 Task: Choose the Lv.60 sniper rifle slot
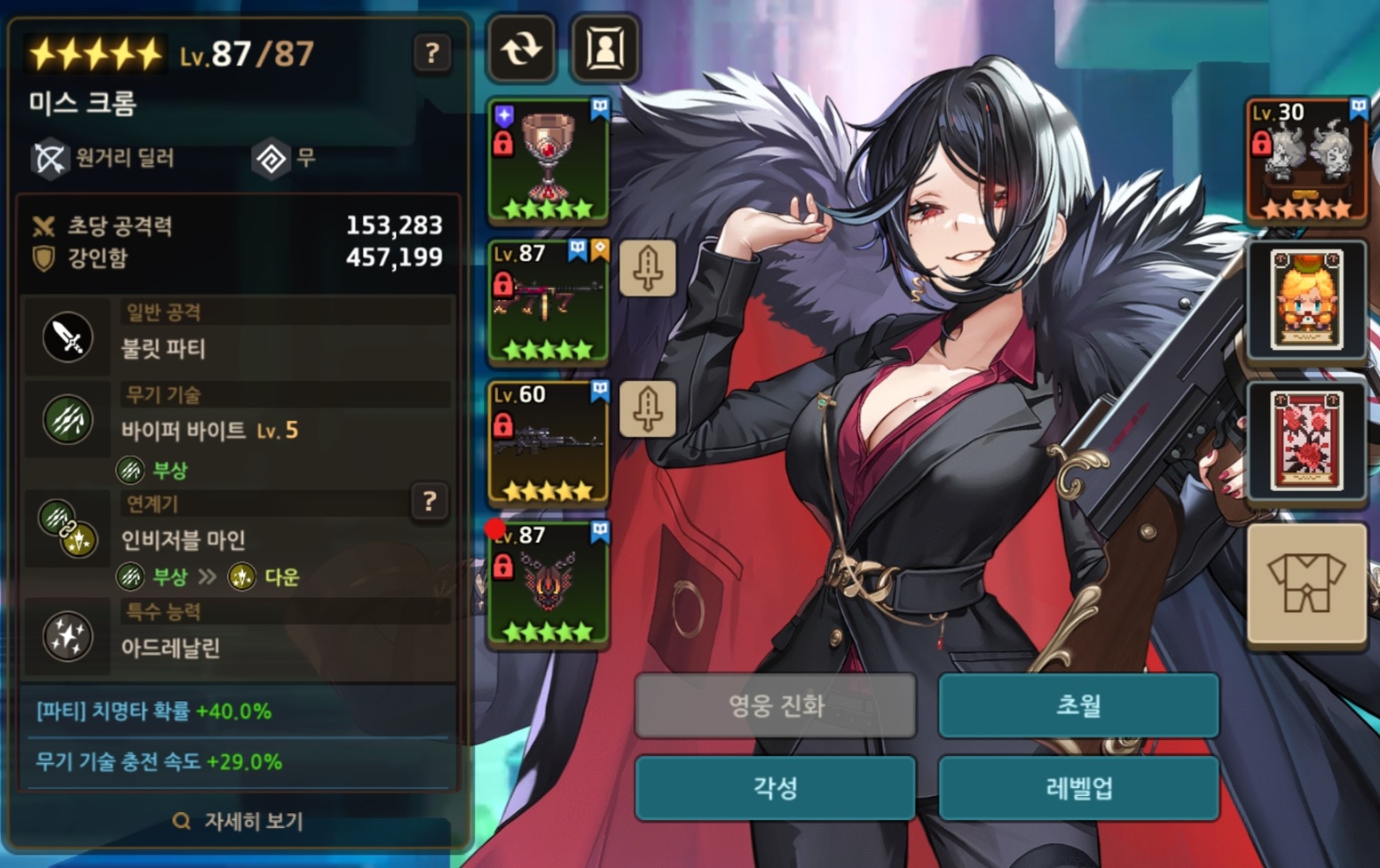pos(548,443)
